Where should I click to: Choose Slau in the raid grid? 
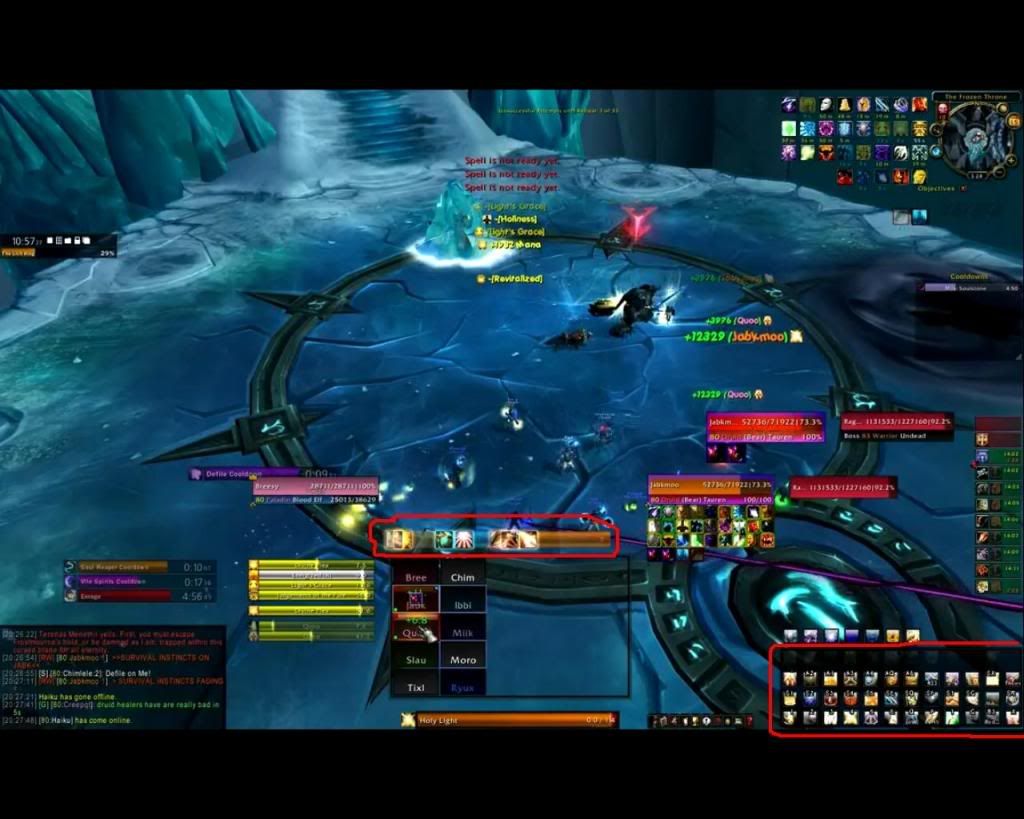(415, 660)
